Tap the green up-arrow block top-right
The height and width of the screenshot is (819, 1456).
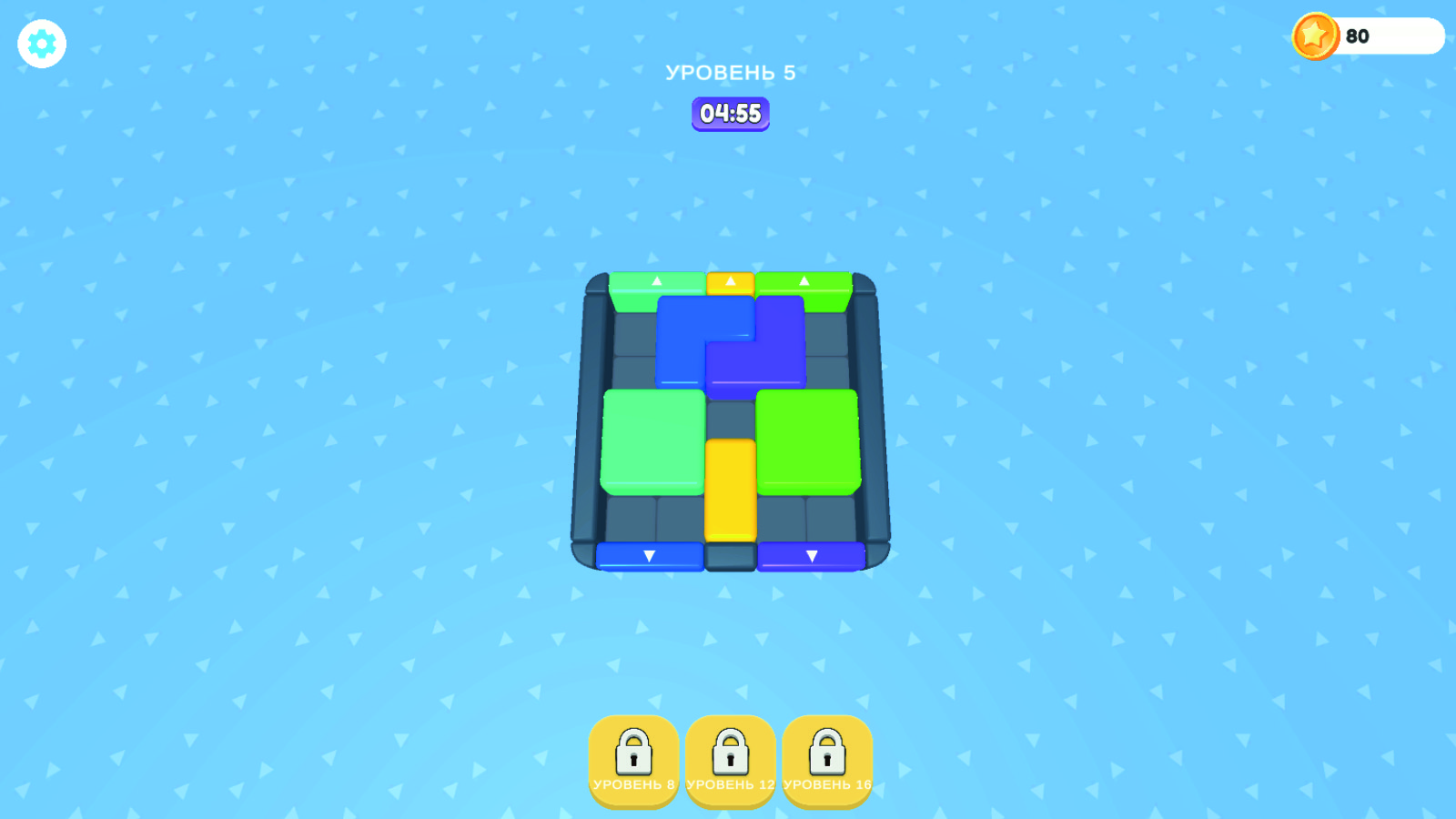[803, 282]
